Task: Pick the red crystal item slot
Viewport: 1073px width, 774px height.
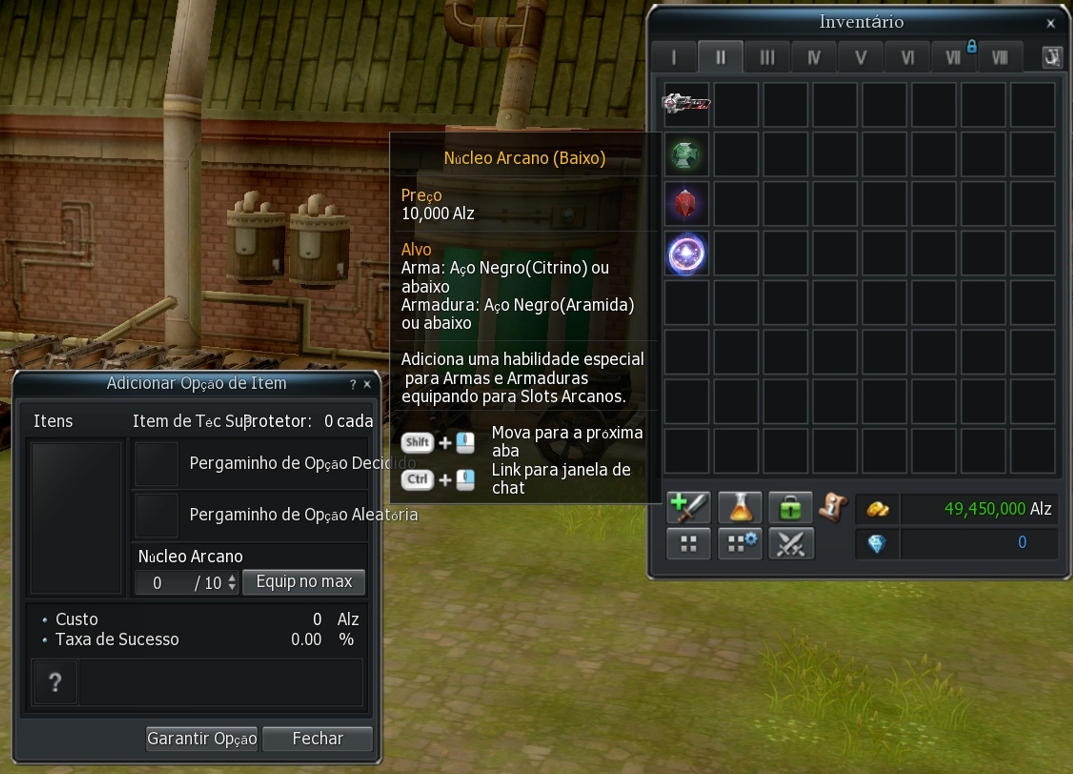Action: click(x=687, y=204)
